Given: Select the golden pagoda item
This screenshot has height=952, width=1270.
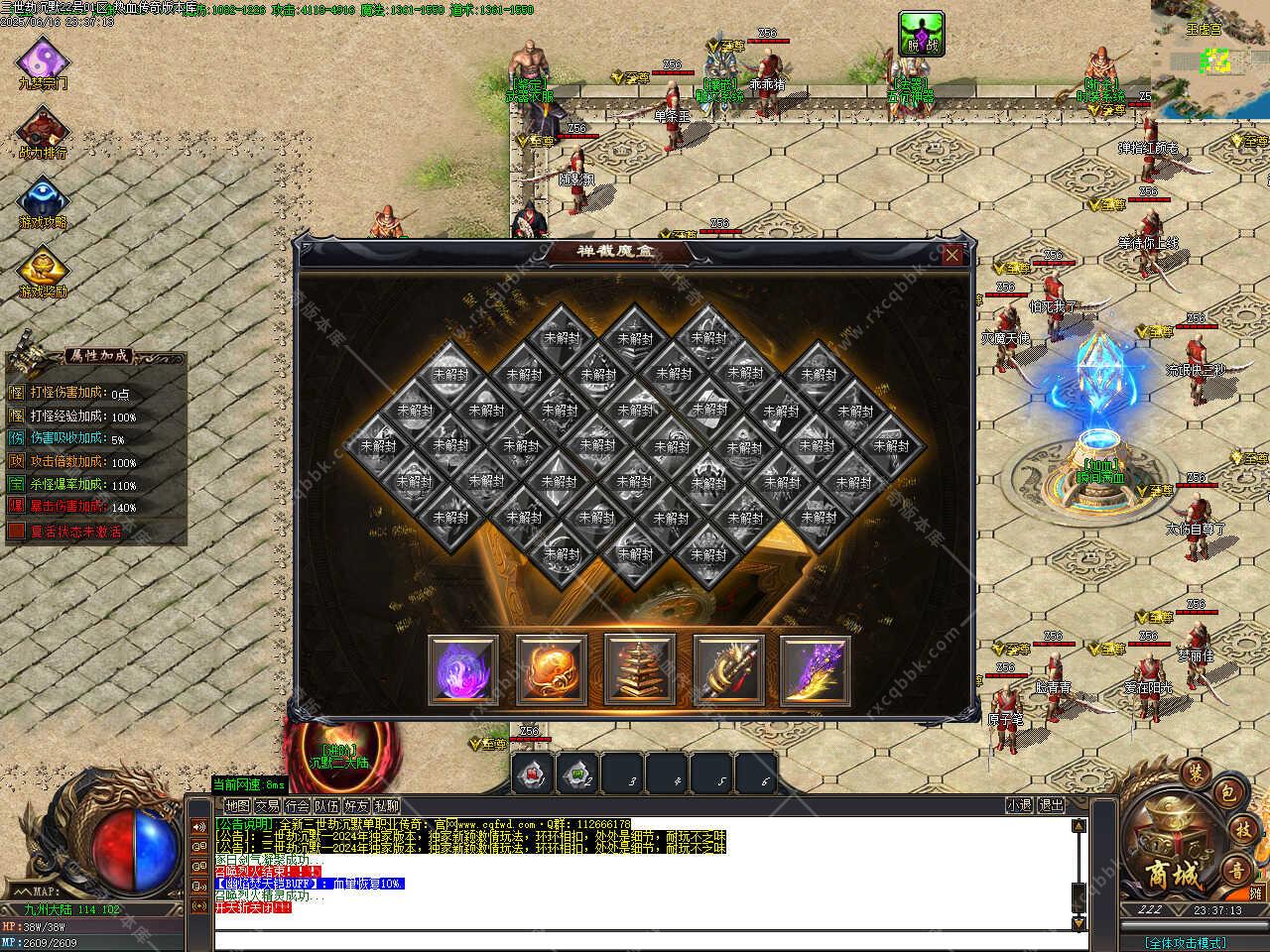Looking at the screenshot, I should (640, 670).
